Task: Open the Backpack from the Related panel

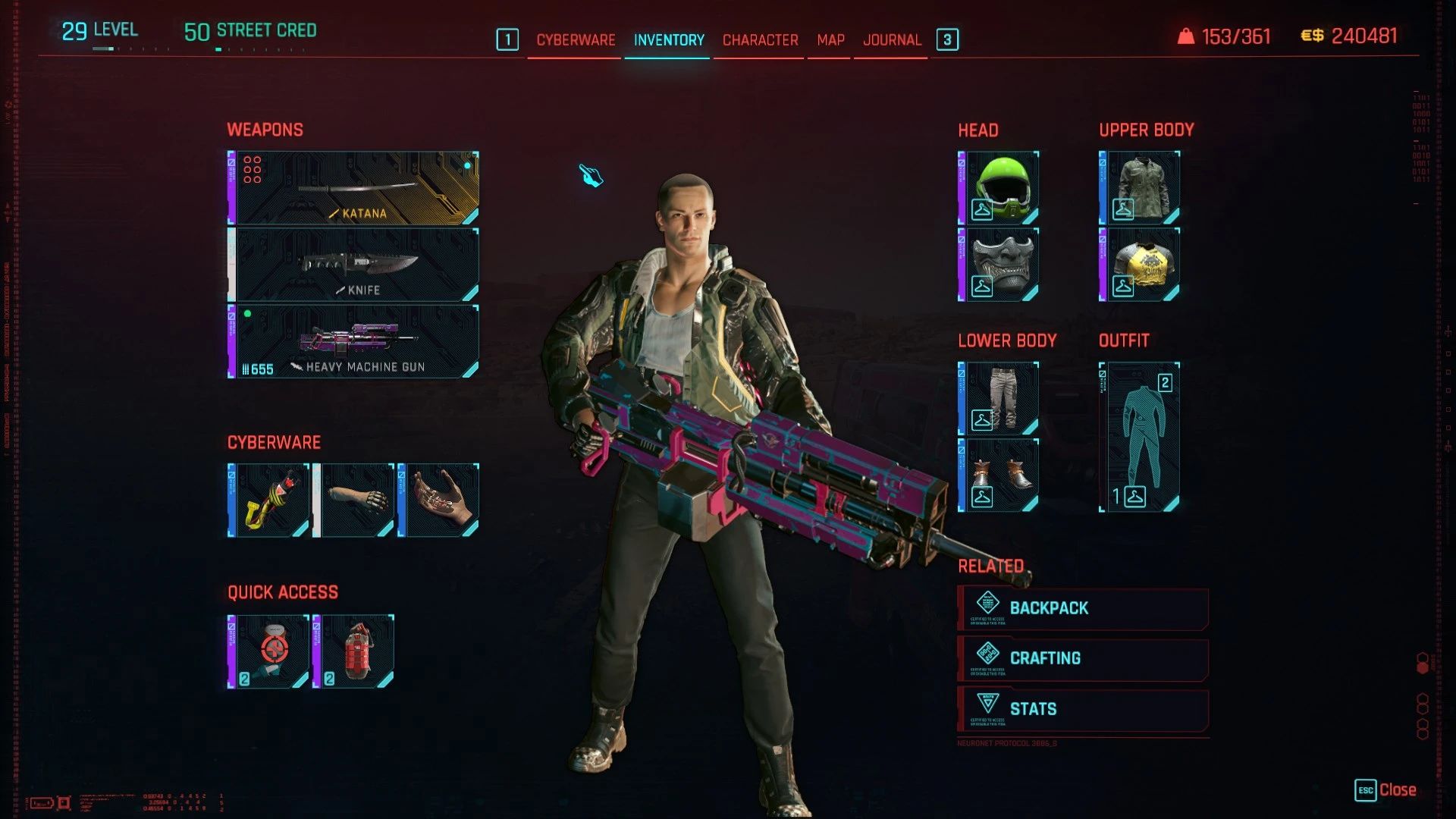Action: (x=1082, y=607)
